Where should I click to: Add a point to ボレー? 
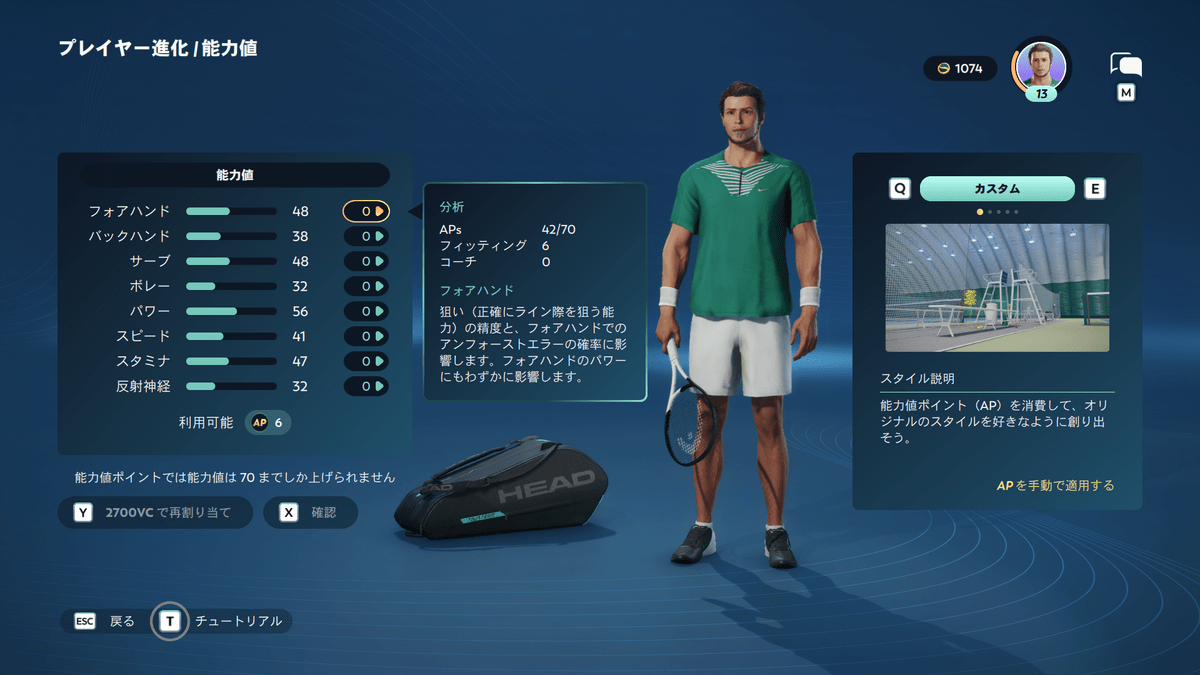coord(379,286)
